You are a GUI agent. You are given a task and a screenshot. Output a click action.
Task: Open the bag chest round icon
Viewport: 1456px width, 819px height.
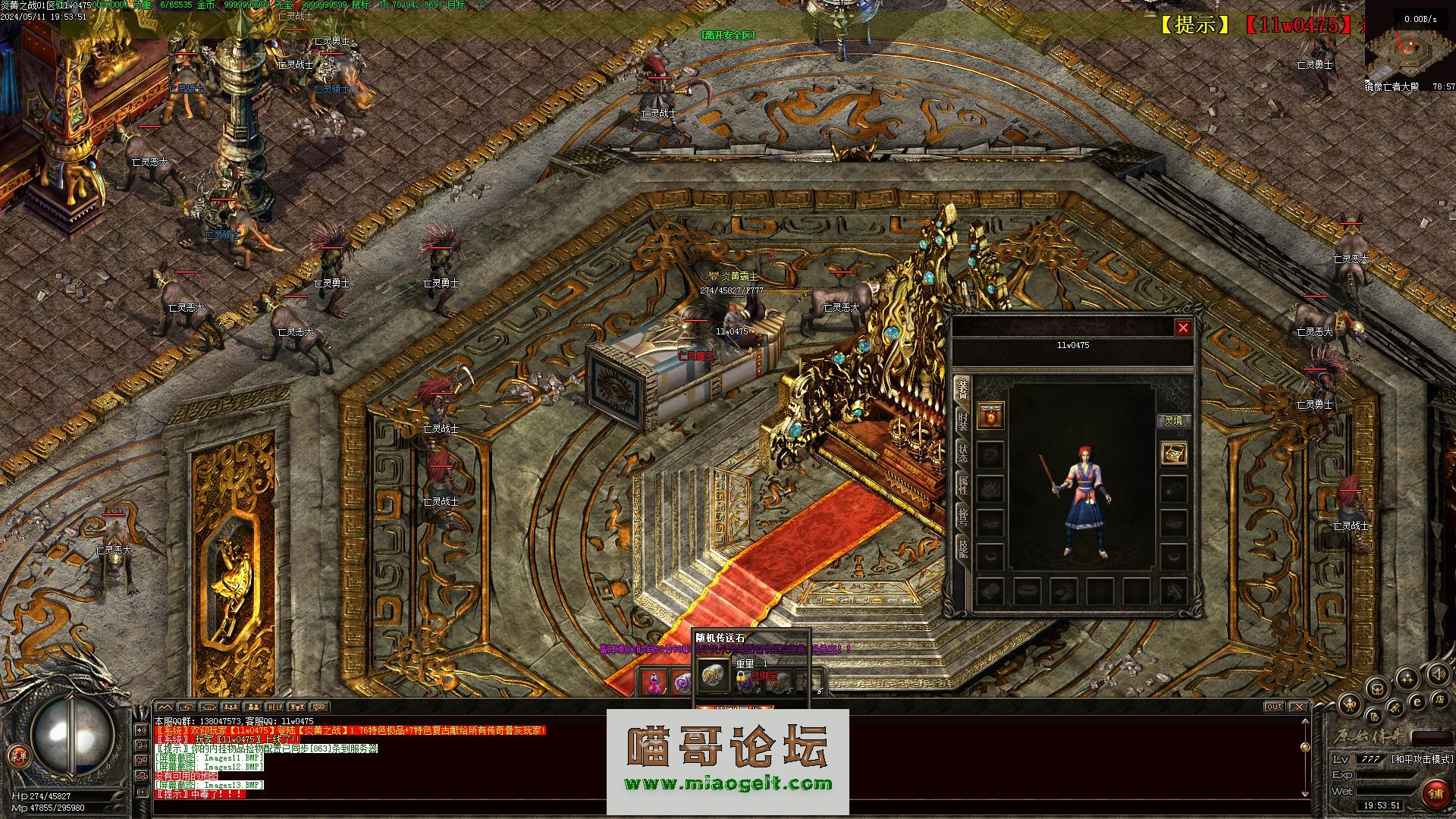1377,689
